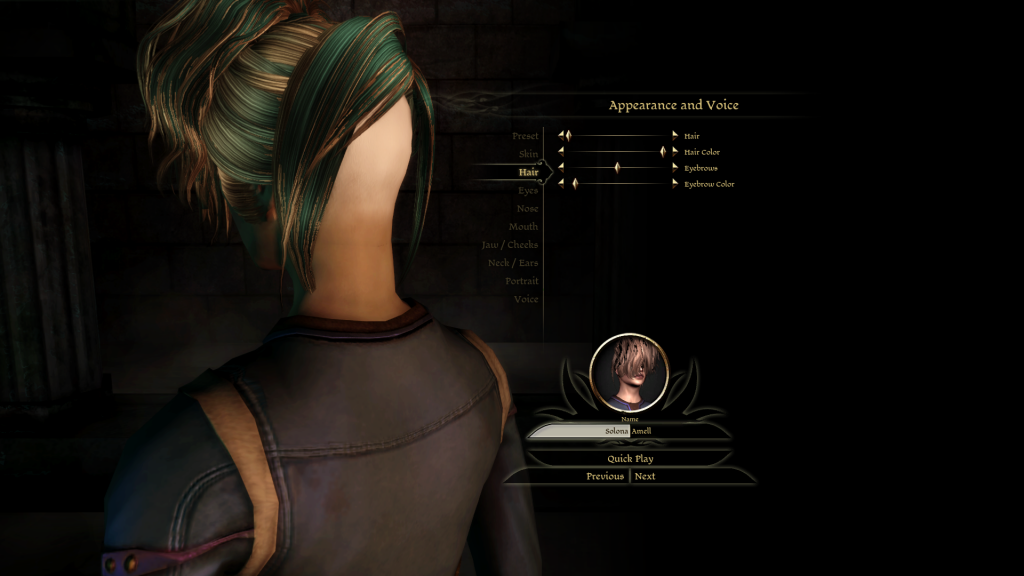Viewport: 1024px width, 576px height.
Task: Switch to the Skin category
Action: pyautogui.click(x=528, y=154)
